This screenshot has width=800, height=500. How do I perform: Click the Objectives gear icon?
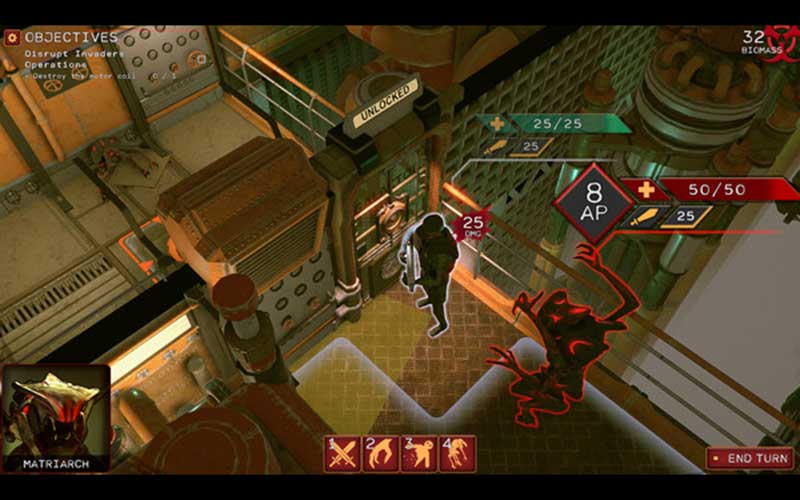(x=12, y=37)
